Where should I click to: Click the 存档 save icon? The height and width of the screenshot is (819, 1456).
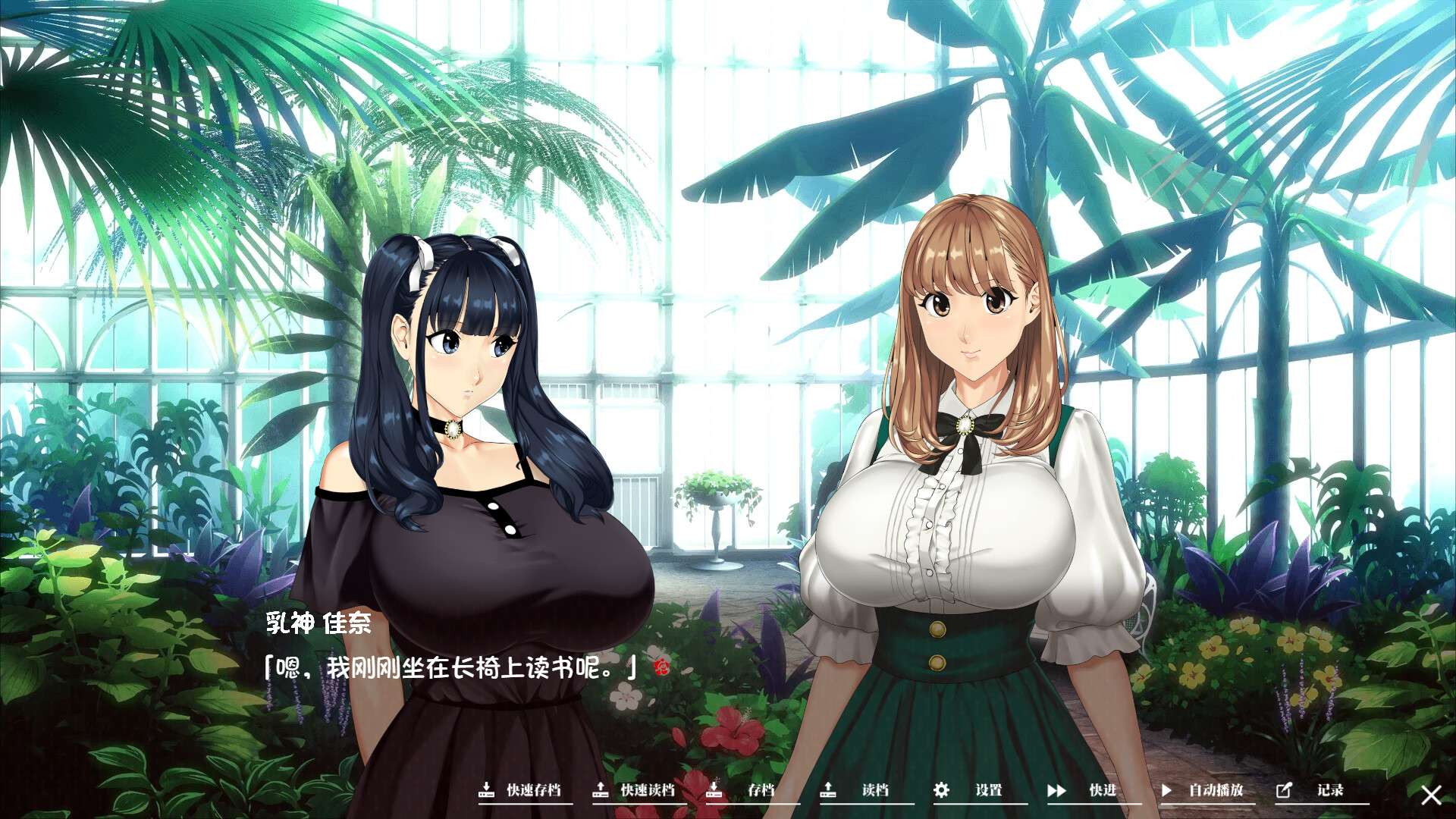point(714,790)
